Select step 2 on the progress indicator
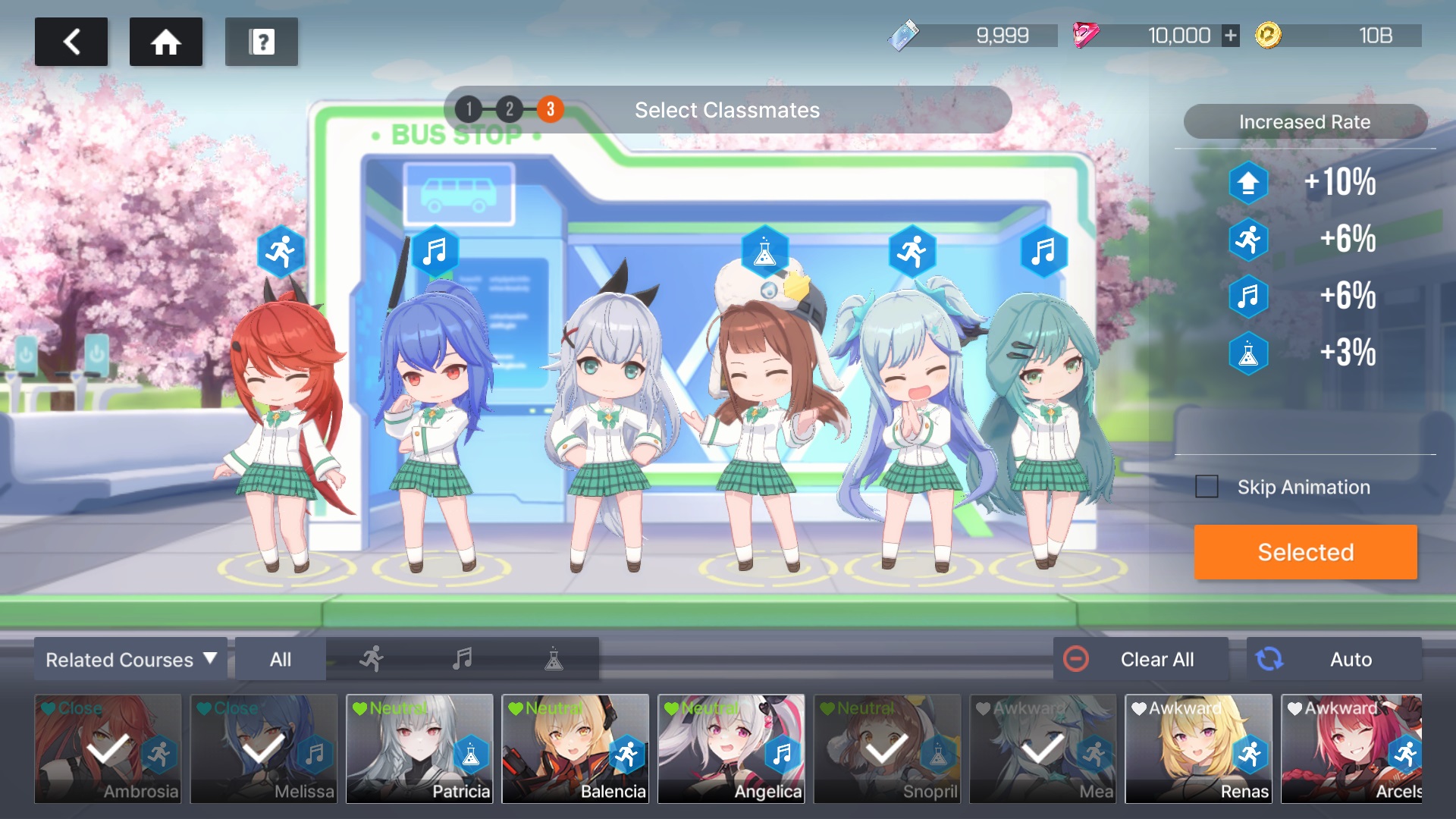The height and width of the screenshot is (819, 1456). [508, 108]
